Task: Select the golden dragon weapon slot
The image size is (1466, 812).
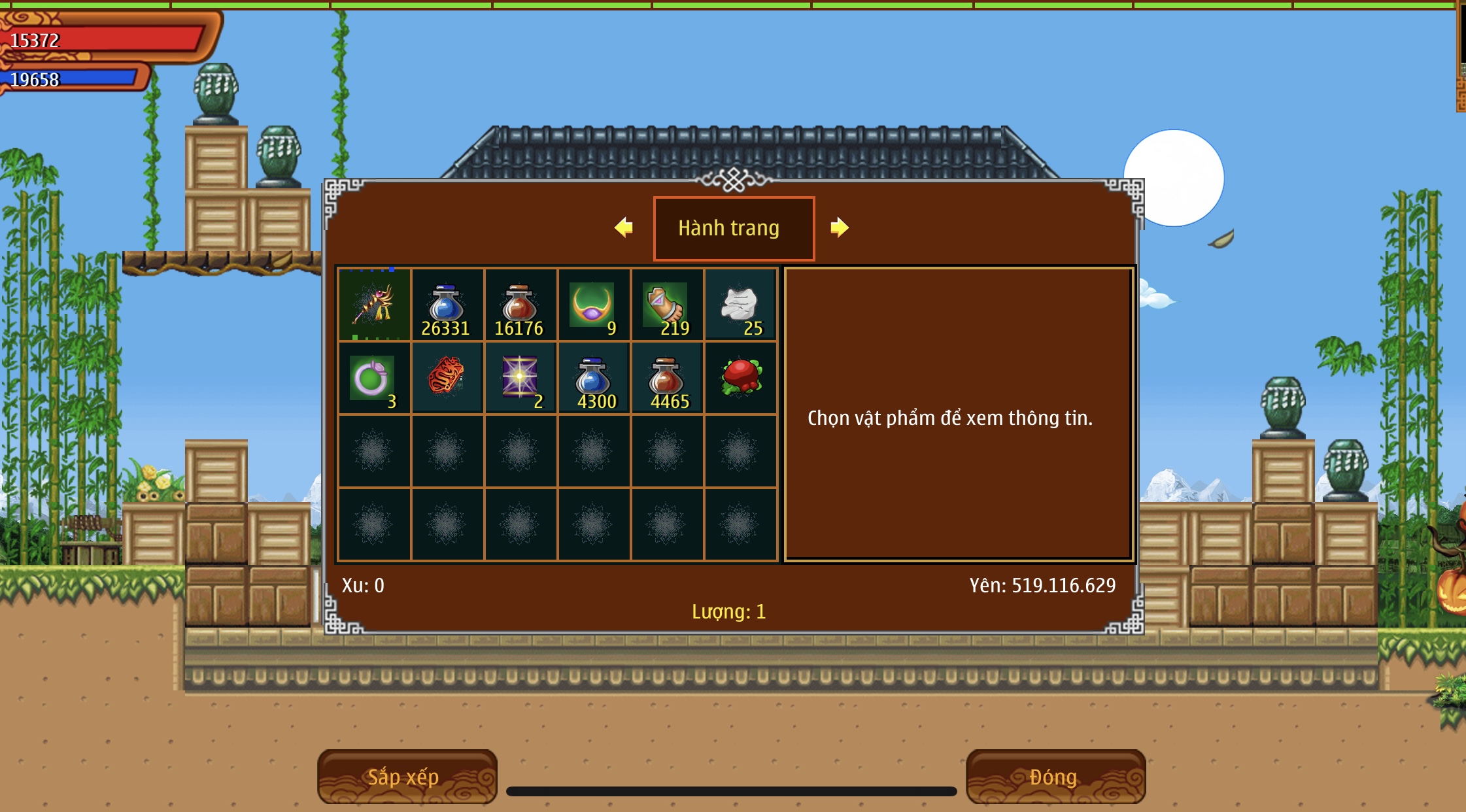Action: pyautogui.click(x=374, y=305)
